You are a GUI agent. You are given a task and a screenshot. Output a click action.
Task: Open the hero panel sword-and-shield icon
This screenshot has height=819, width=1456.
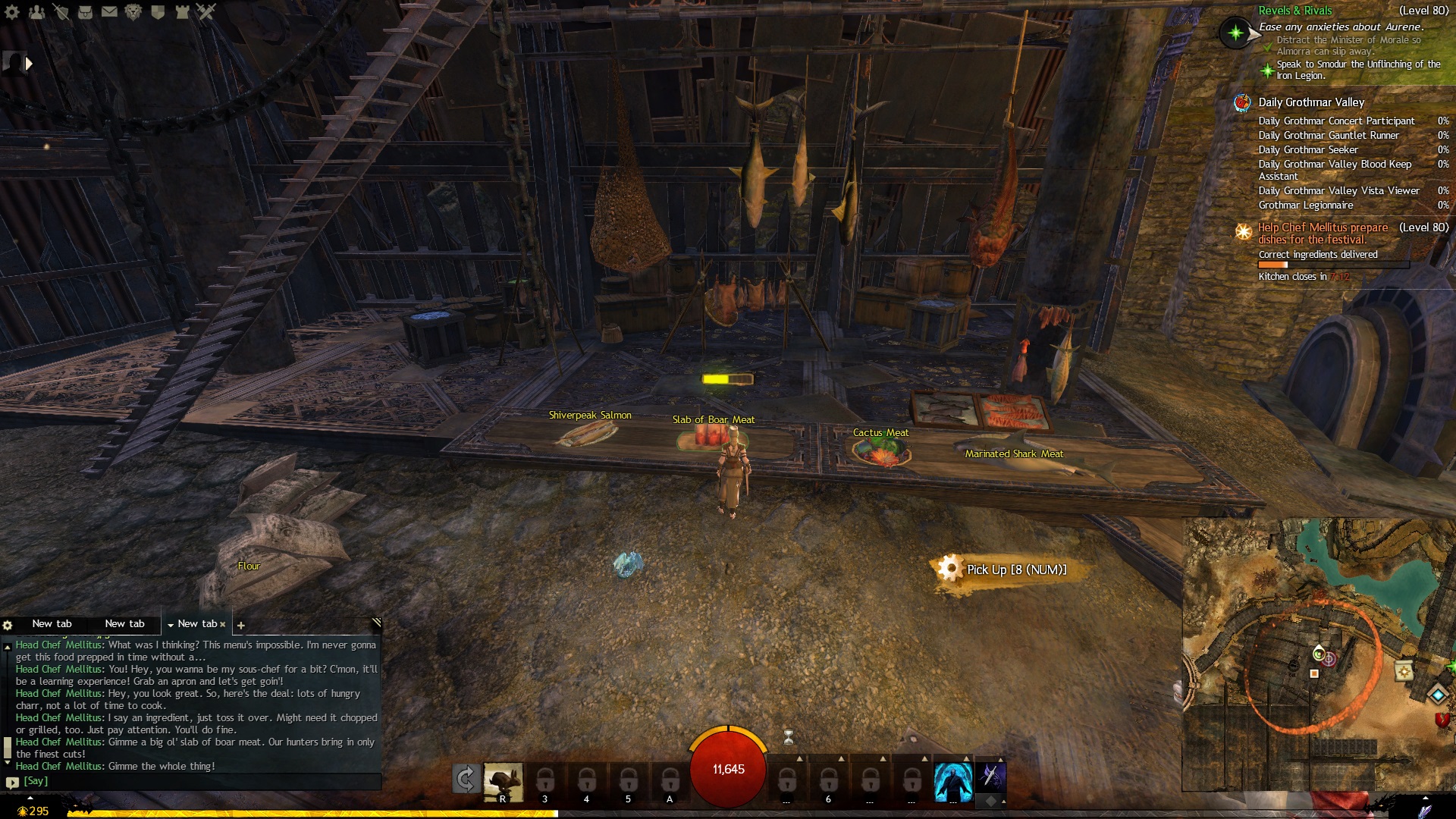(x=61, y=12)
